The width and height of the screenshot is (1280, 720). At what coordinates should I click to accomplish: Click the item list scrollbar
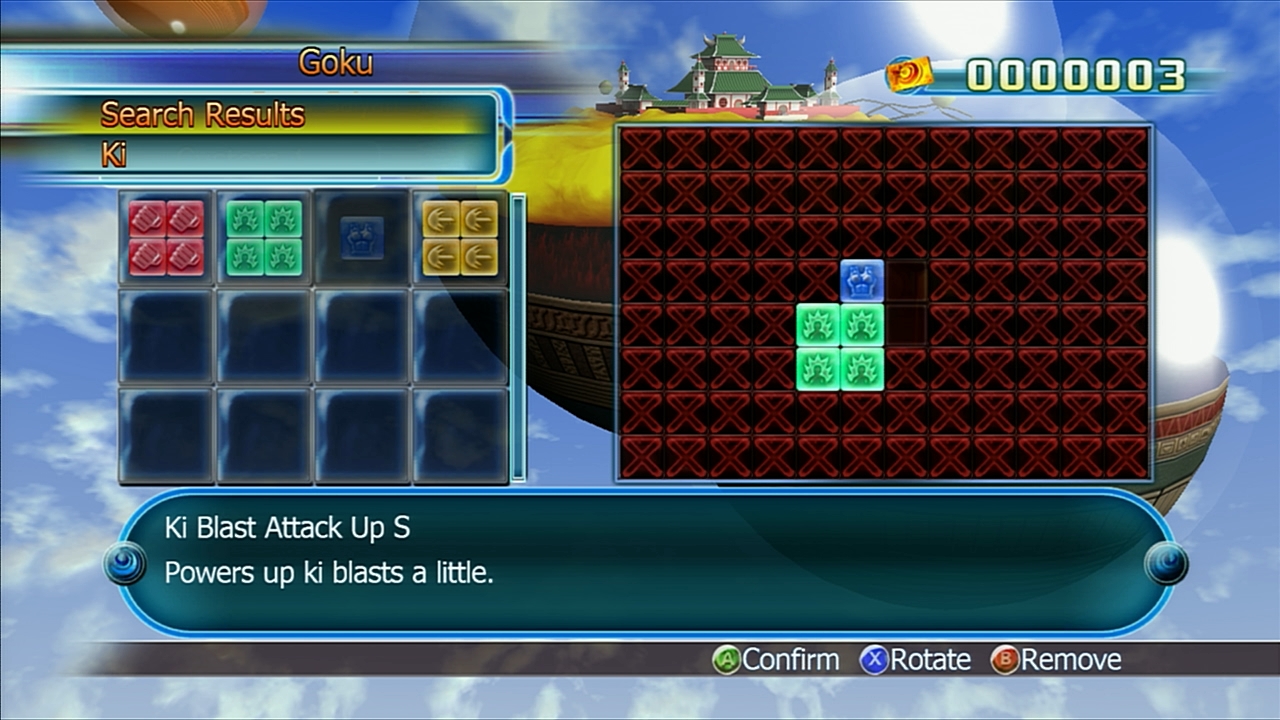pyautogui.click(x=518, y=338)
